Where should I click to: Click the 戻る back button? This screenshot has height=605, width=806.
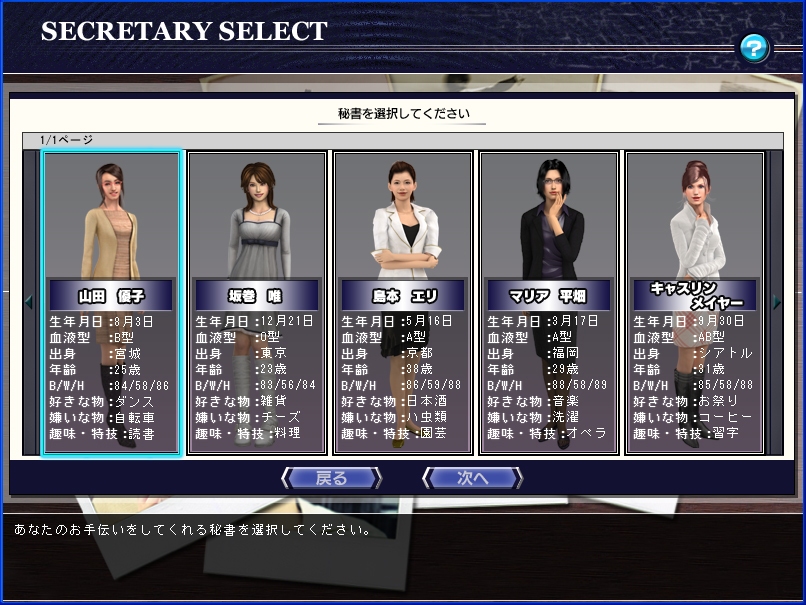(x=331, y=478)
